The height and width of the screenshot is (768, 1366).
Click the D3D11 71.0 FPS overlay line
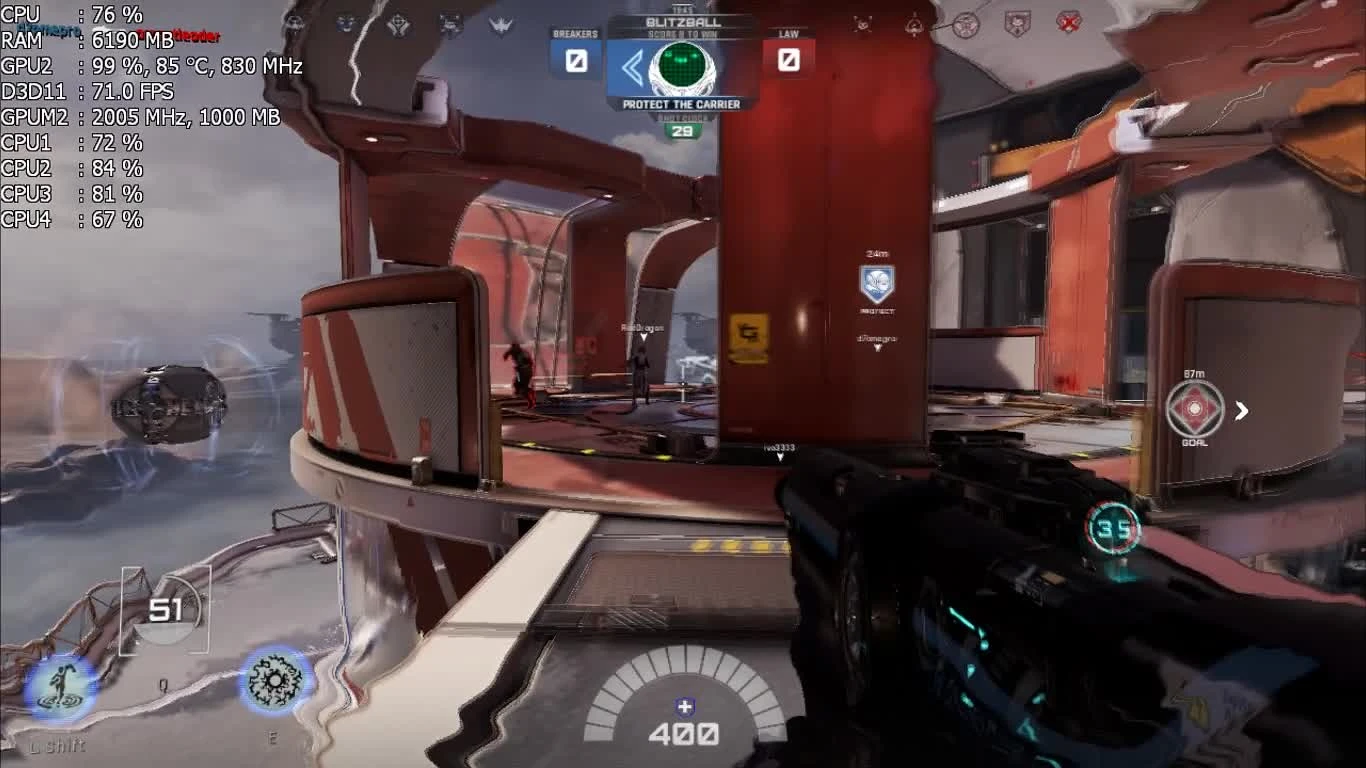tap(85, 91)
